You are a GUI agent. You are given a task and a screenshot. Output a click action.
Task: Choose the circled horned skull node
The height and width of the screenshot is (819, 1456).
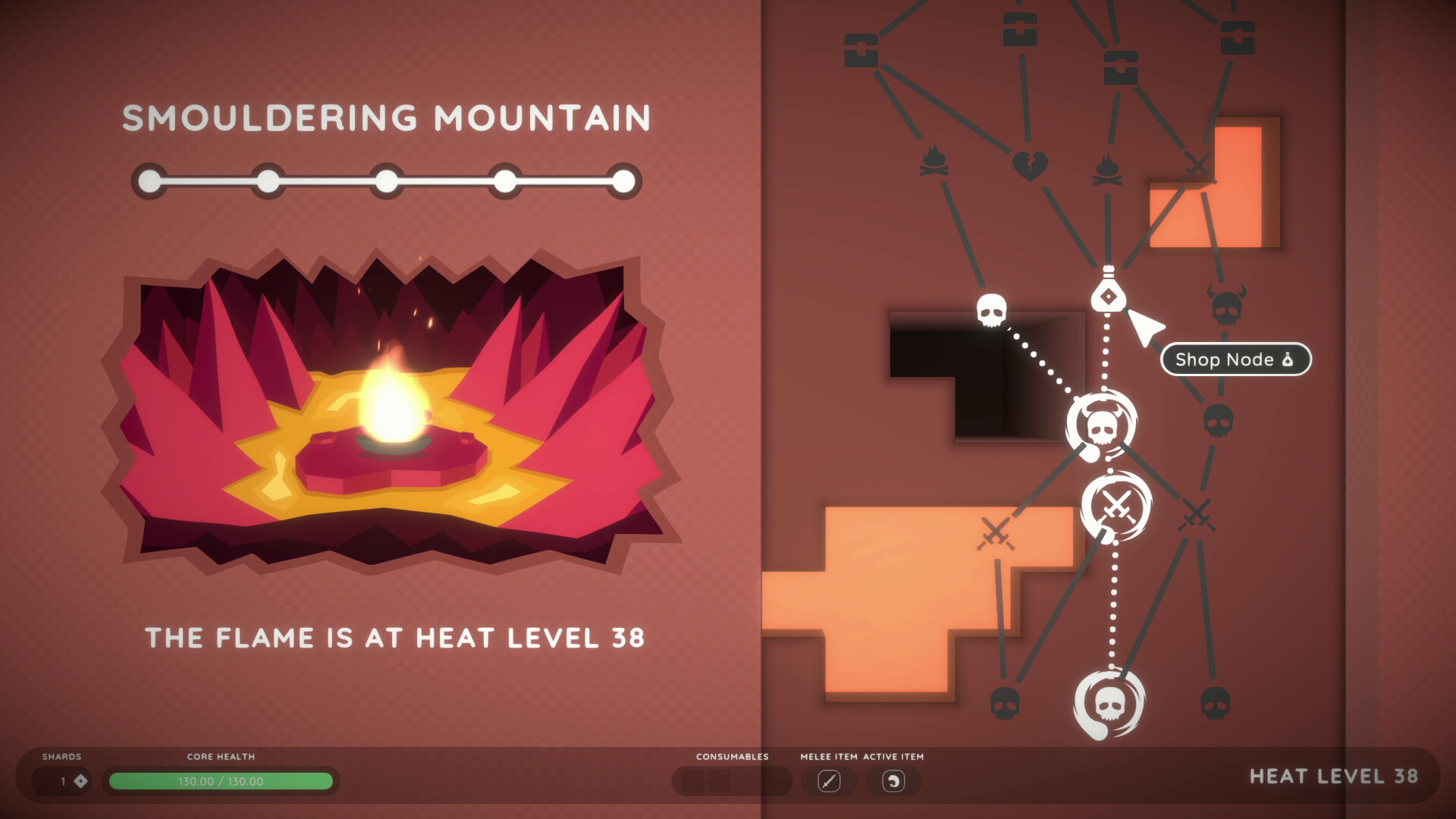[1100, 426]
